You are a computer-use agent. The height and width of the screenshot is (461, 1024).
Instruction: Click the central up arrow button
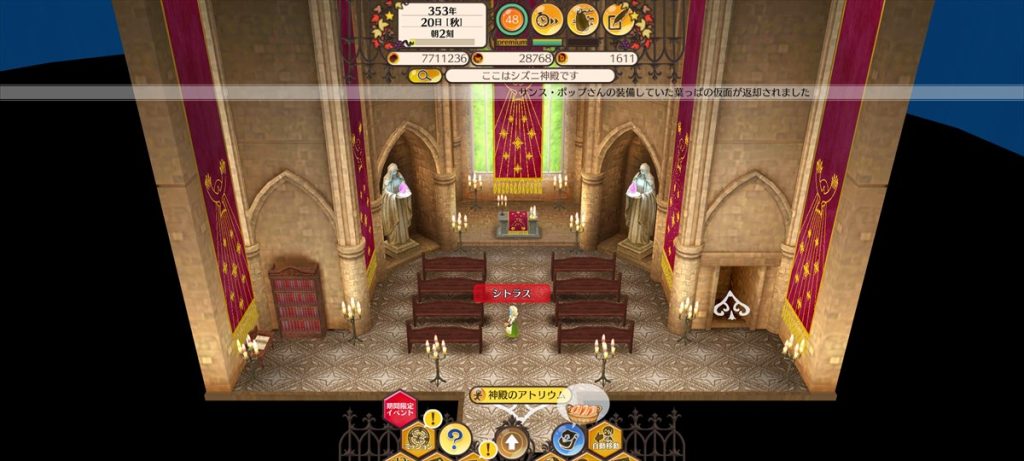(511, 440)
